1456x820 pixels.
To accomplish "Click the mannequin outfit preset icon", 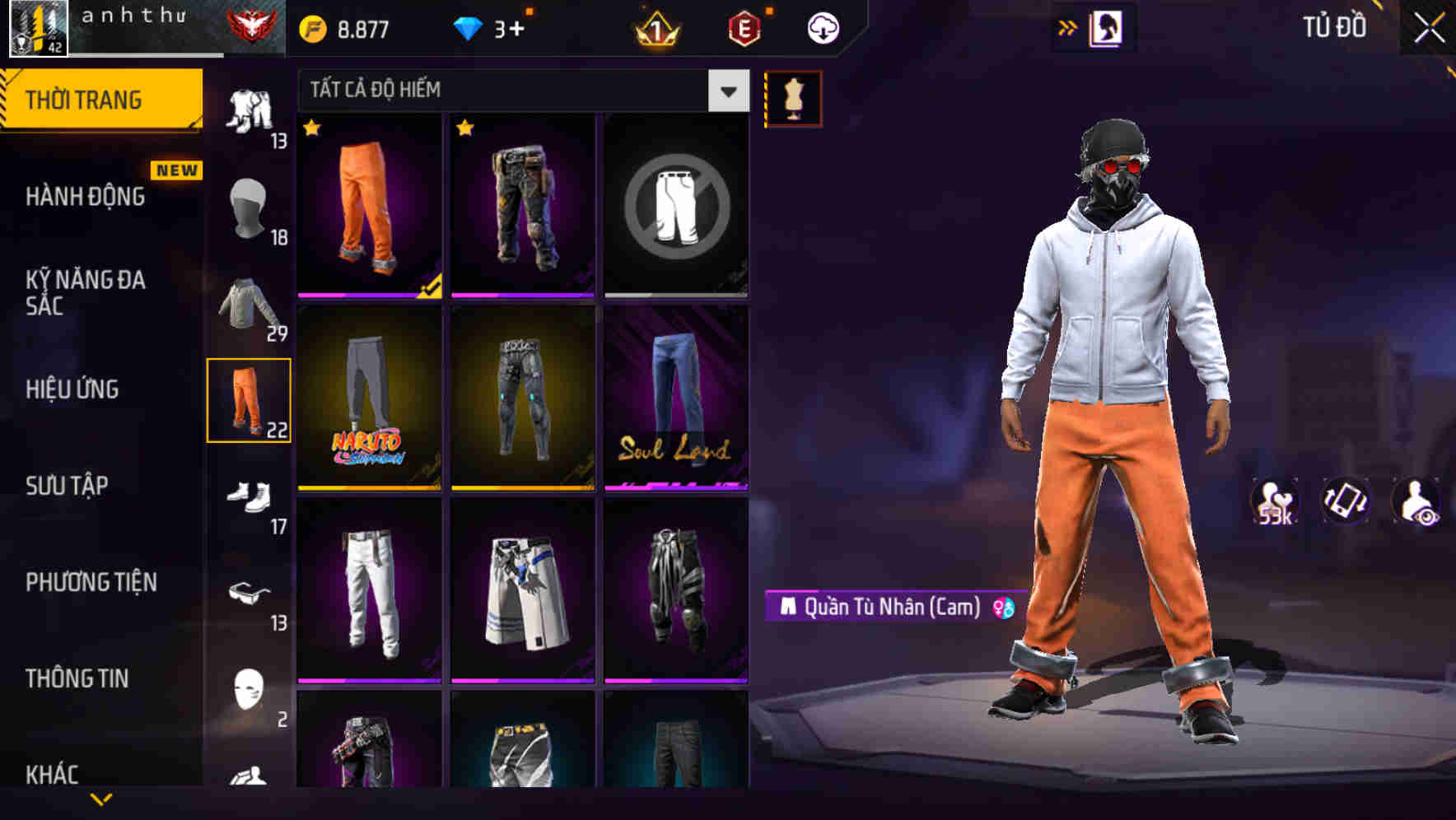I will coord(793,97).
